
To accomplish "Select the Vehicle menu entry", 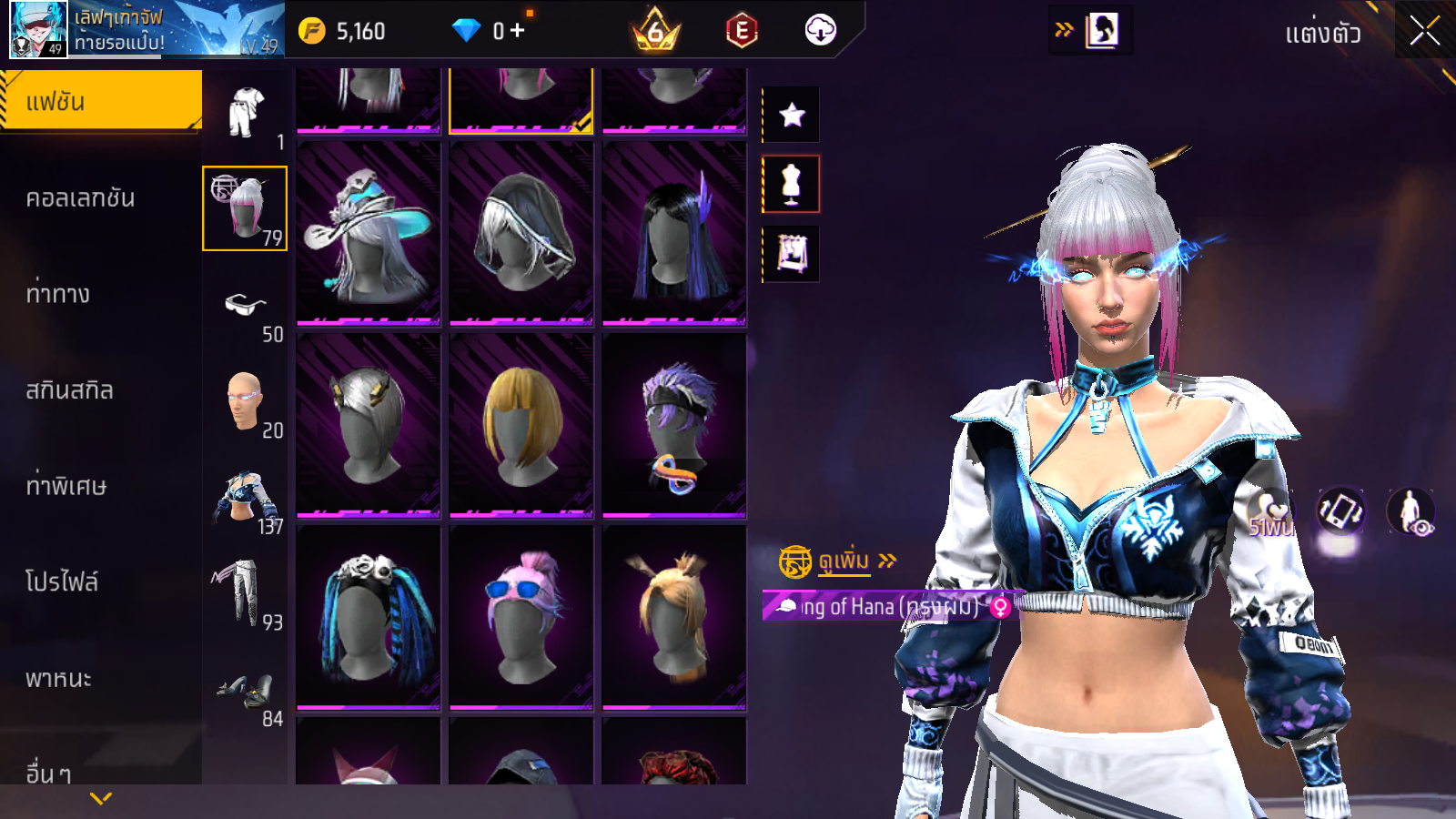I will pos(59,679).
